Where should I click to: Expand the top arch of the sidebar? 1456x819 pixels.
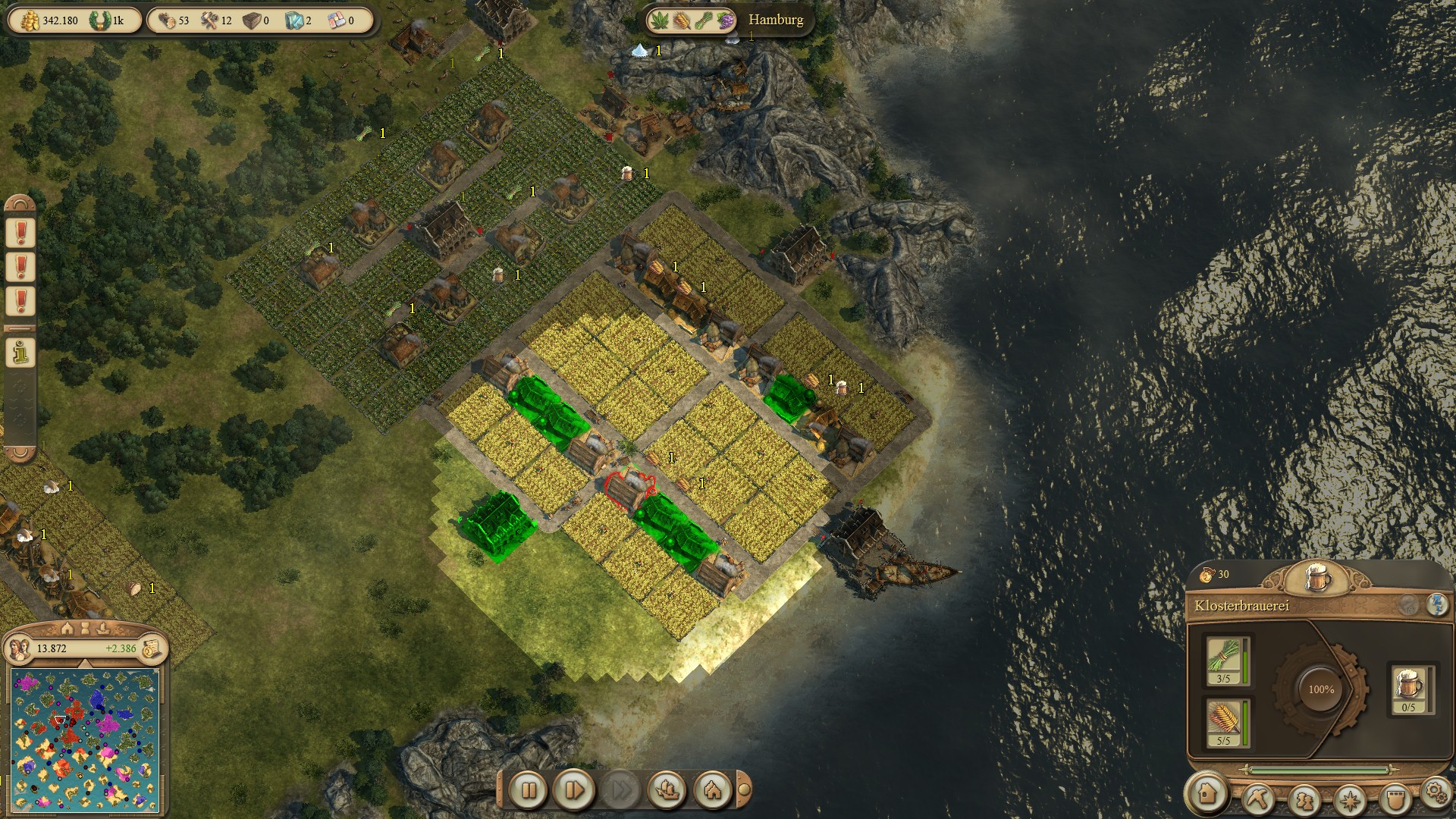20,203
